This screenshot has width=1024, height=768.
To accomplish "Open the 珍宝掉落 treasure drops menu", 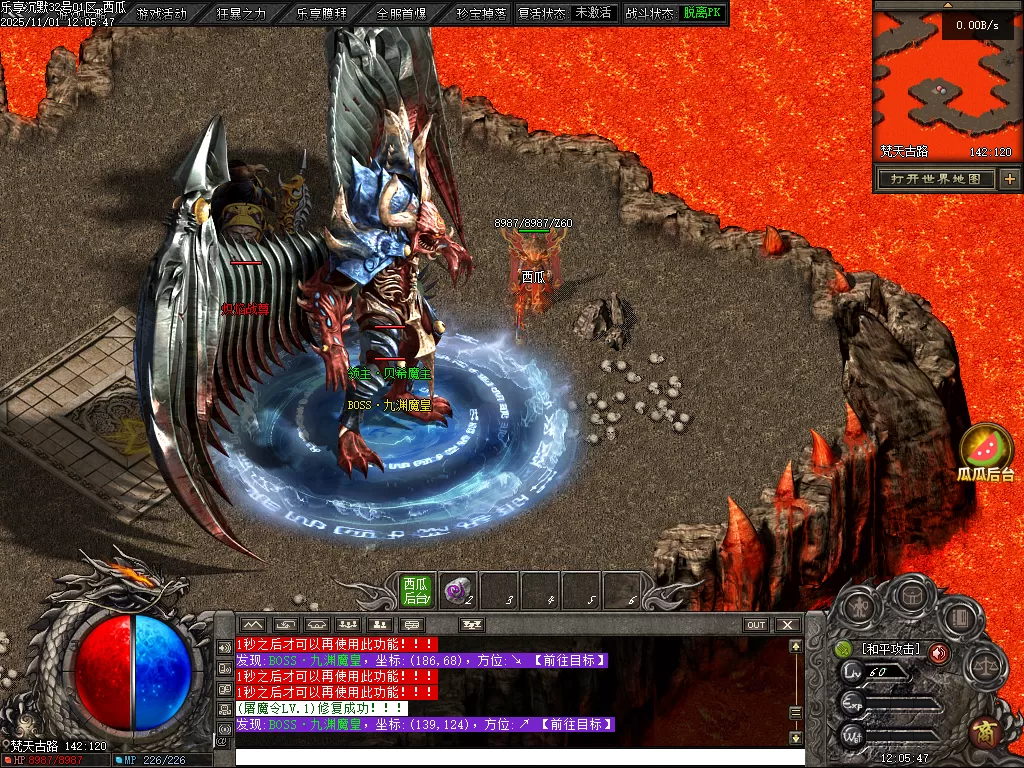I will [481, 13].
